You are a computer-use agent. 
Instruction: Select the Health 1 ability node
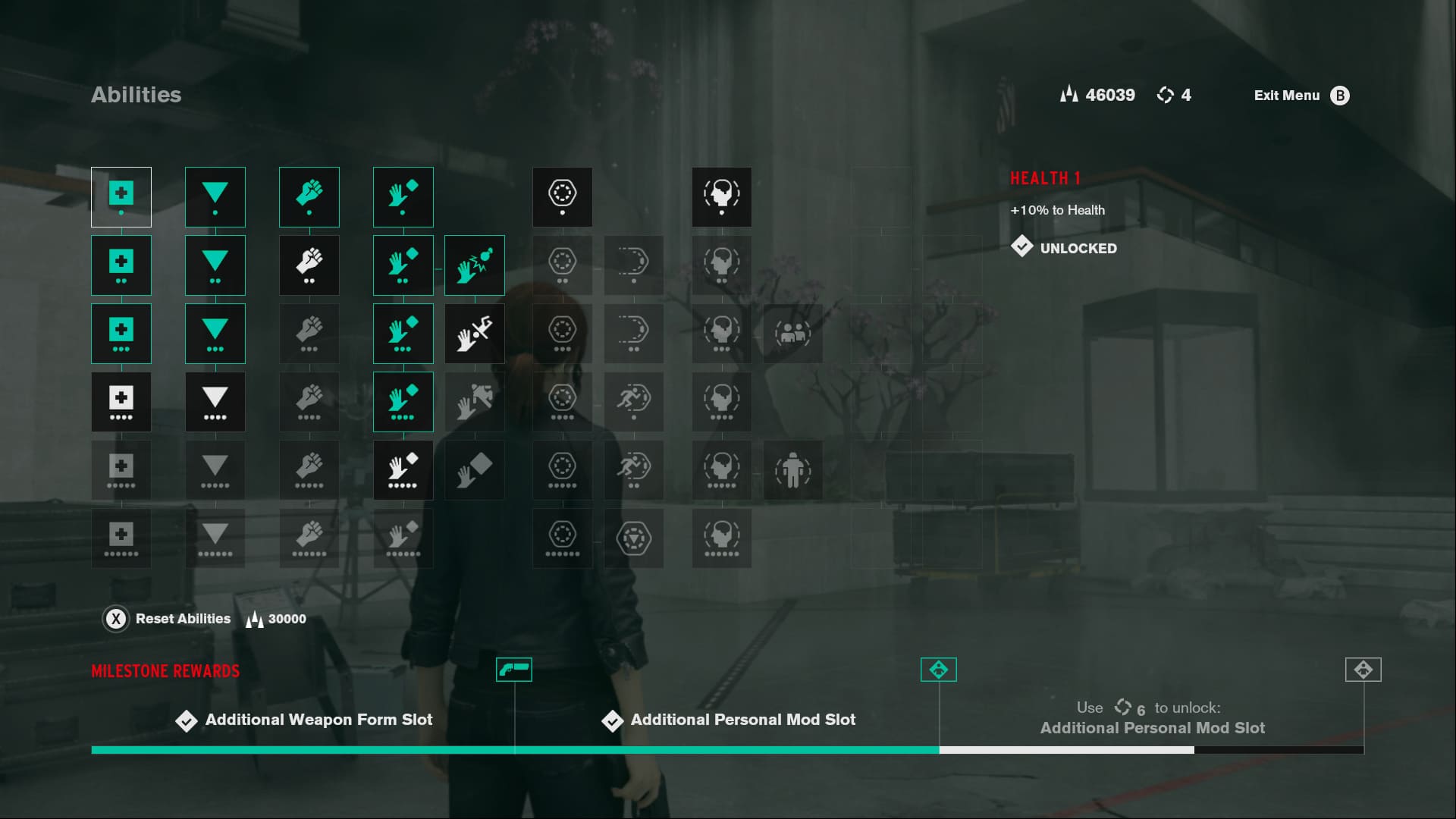click(x=121, y=197)
